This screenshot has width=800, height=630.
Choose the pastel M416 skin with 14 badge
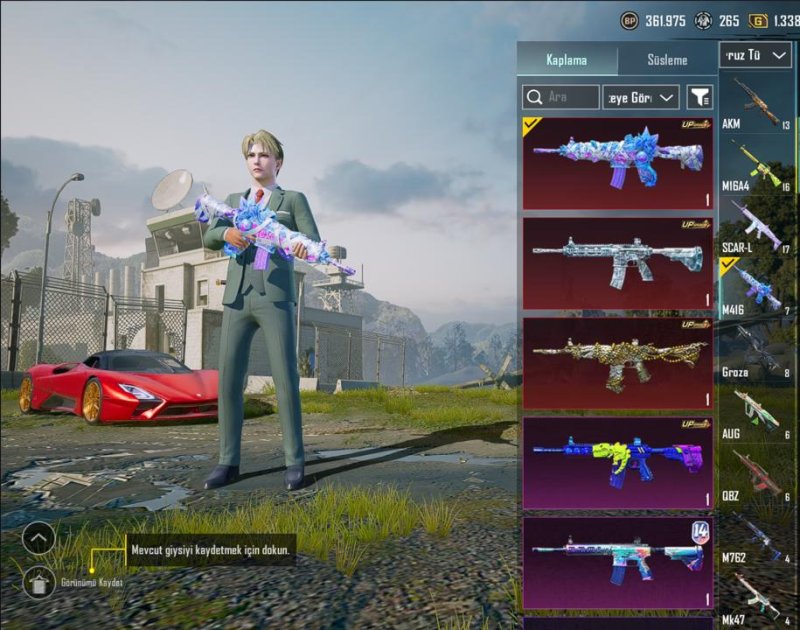click(x=617, y=563)
